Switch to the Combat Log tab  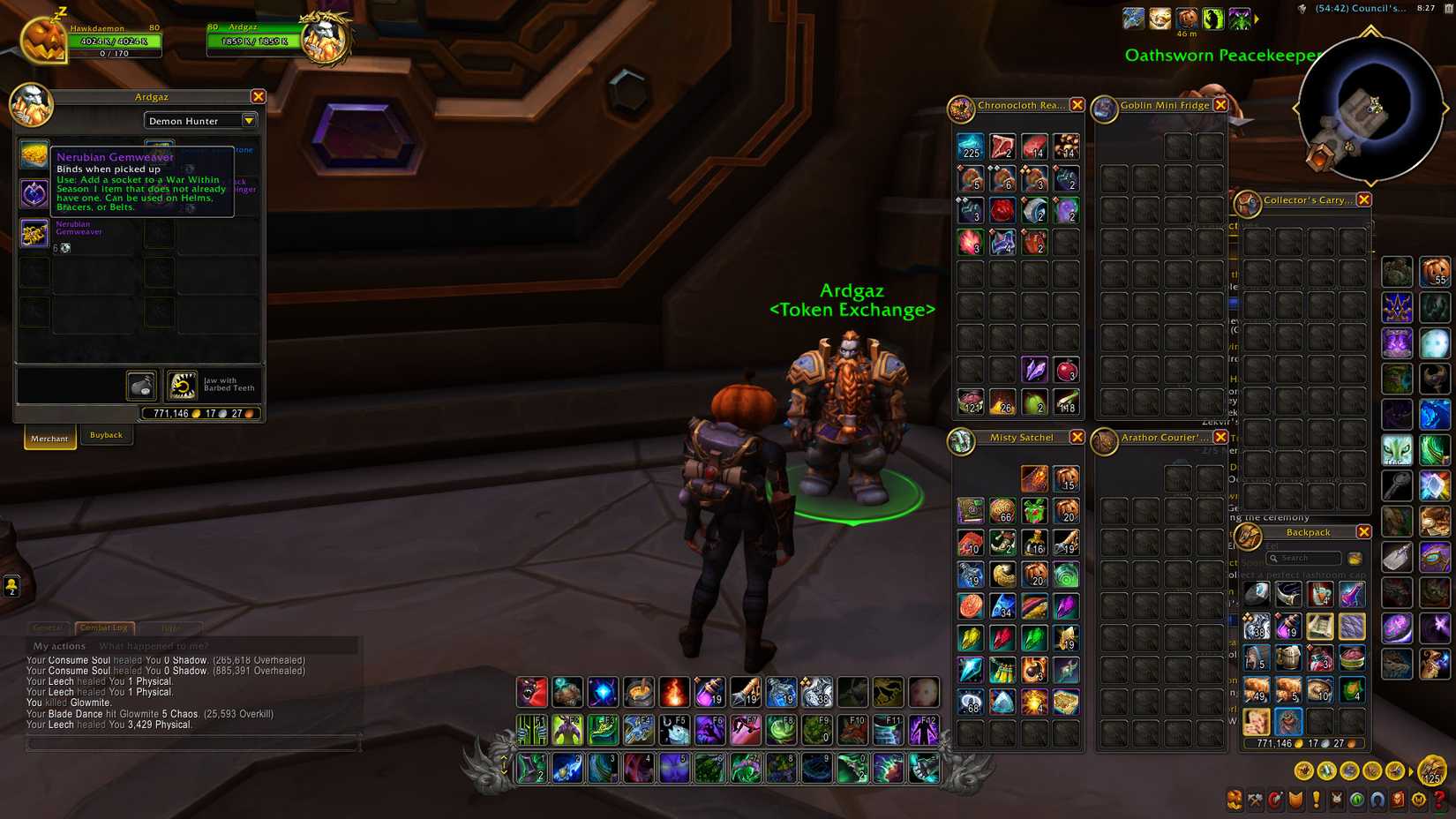(103, 627)
